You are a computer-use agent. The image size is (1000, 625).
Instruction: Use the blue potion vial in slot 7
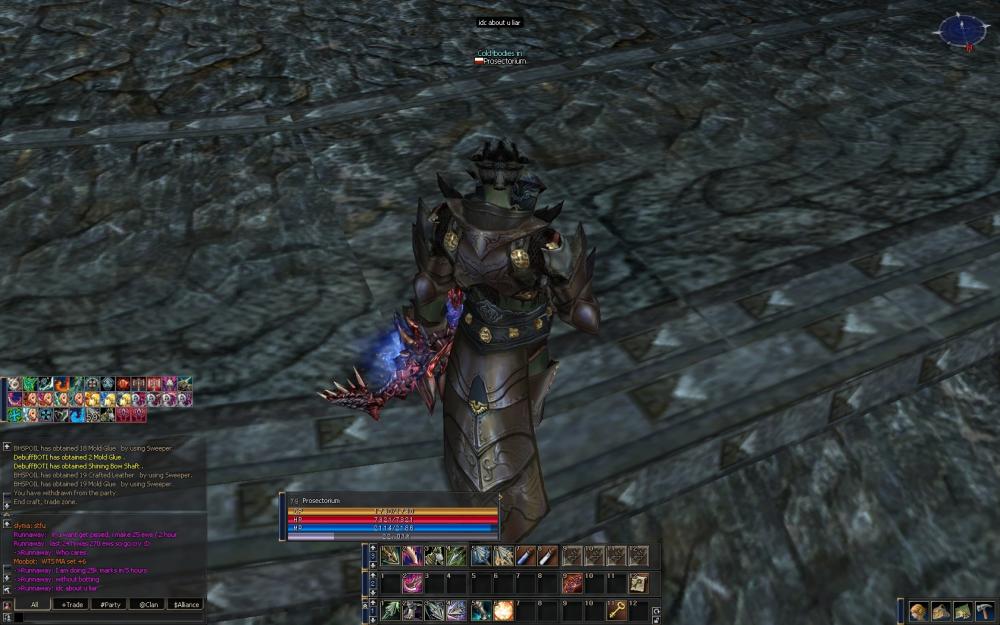pyautogui.click(x=526, y=556)
